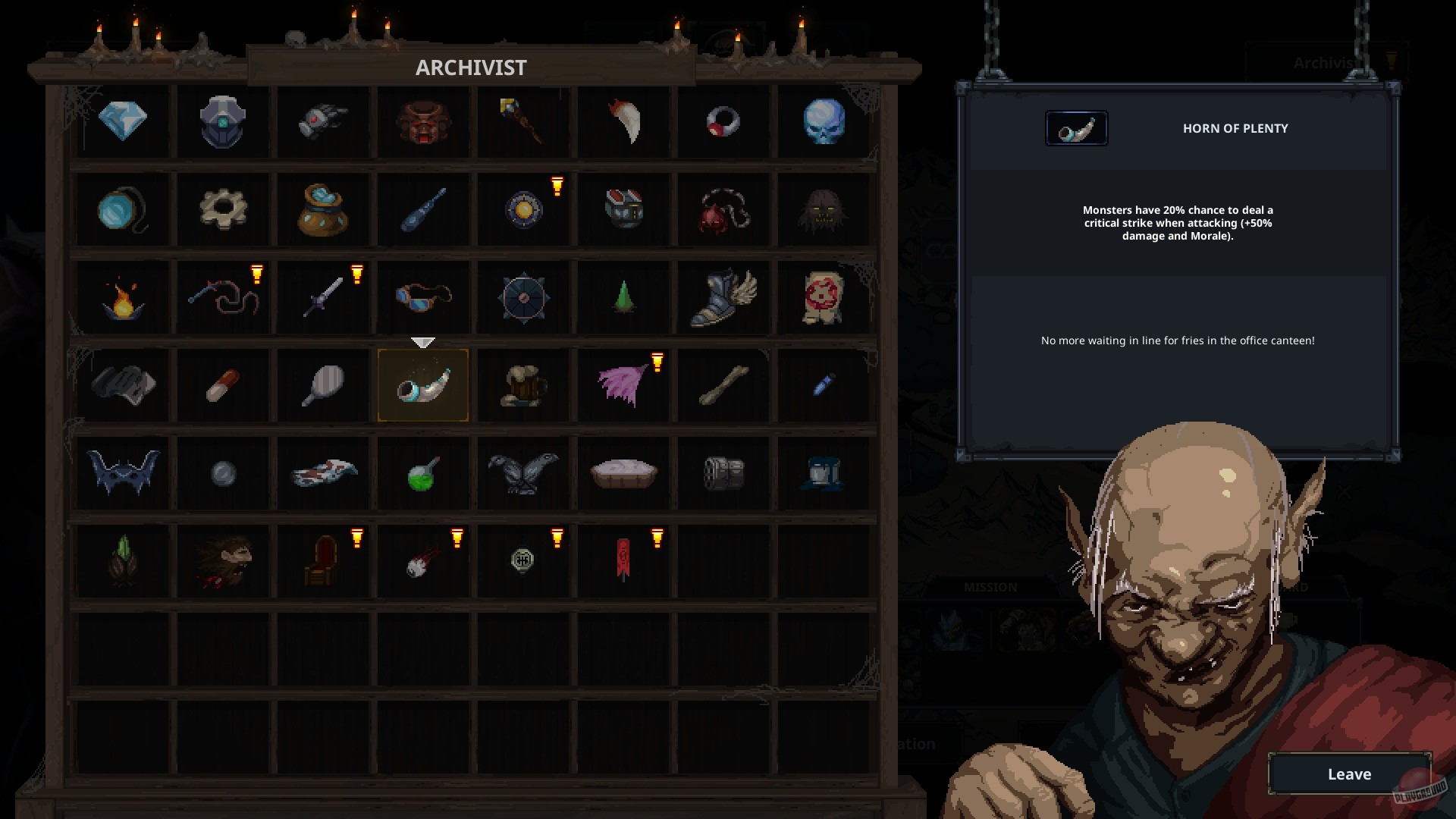Click the horn thumbnail in the detail panel

[x=1076, y=128]
